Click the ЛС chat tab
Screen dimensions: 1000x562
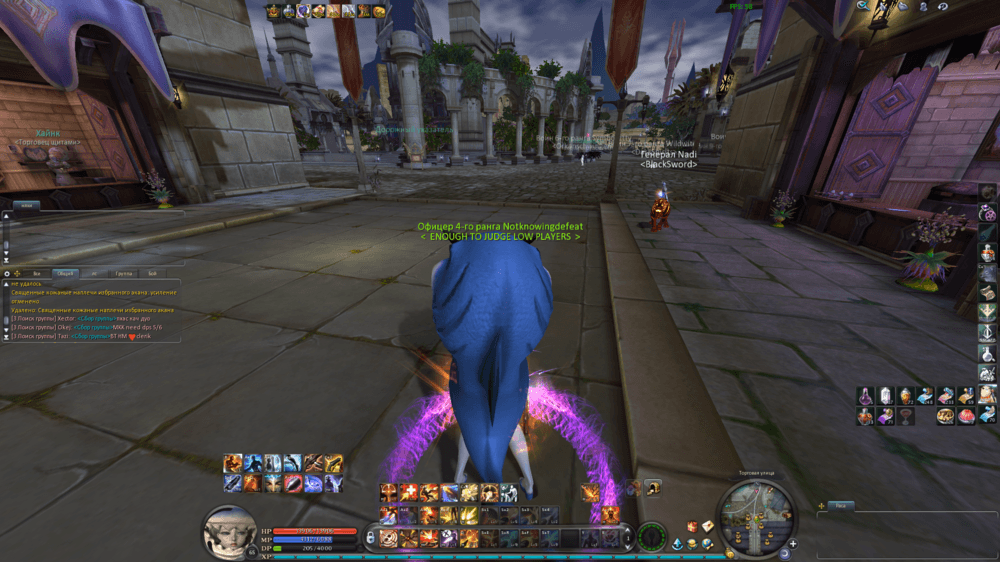click(95, 272)
